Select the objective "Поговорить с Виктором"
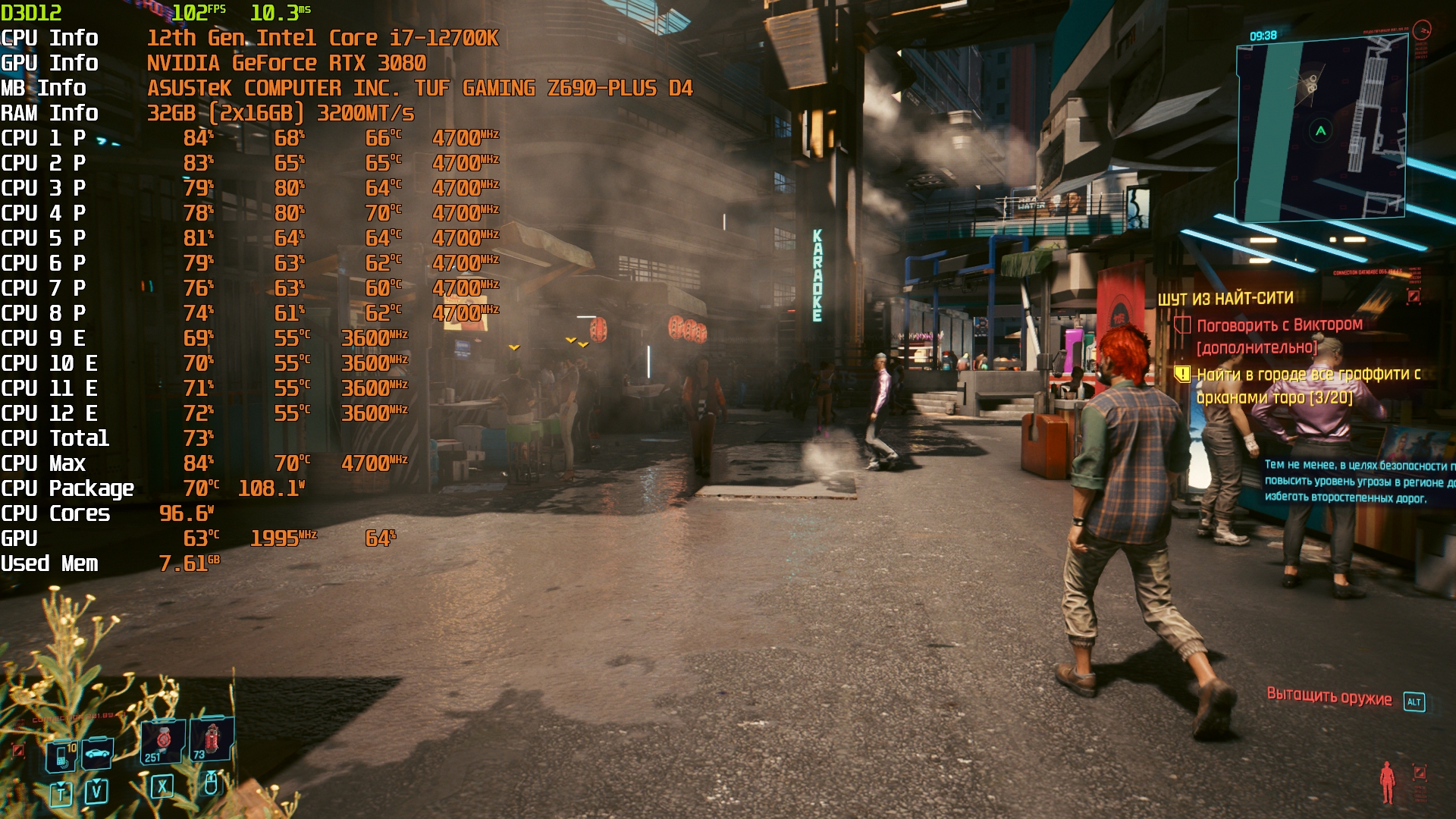 pyautogui.click(x=1279, y=325)
